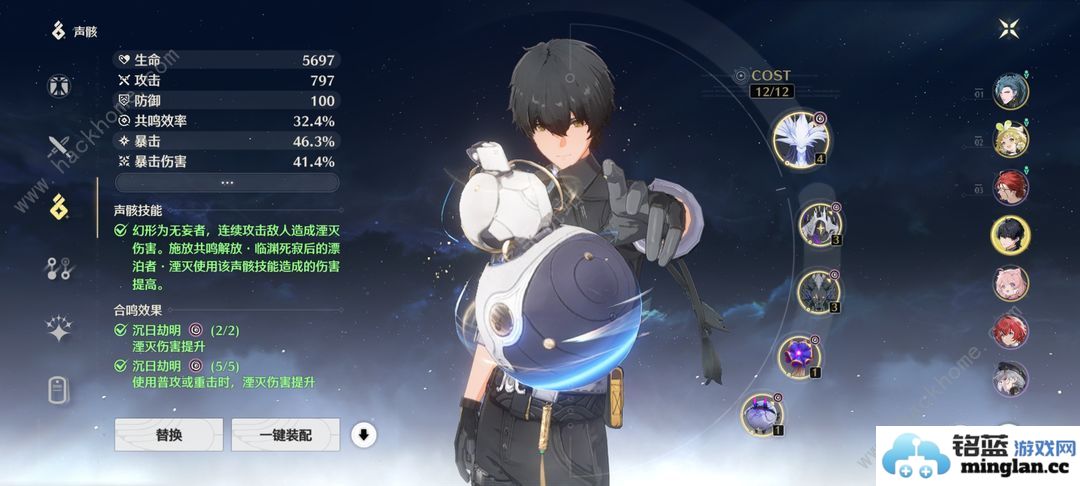
Task: Open the capsule-shaped icon tab
Action: point(59,390)
